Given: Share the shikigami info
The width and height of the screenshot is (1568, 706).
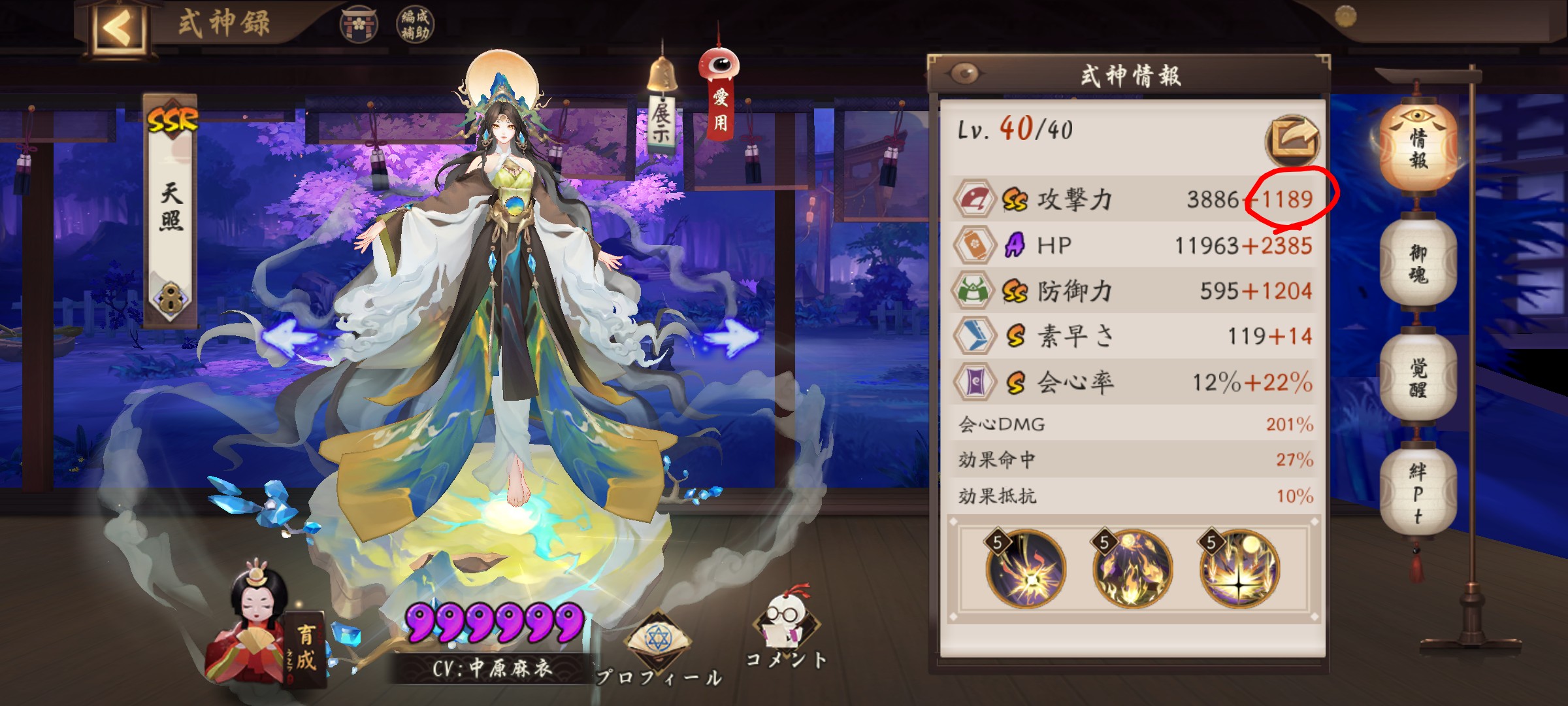Looking at the screenshot, I should coord(1292,140).
